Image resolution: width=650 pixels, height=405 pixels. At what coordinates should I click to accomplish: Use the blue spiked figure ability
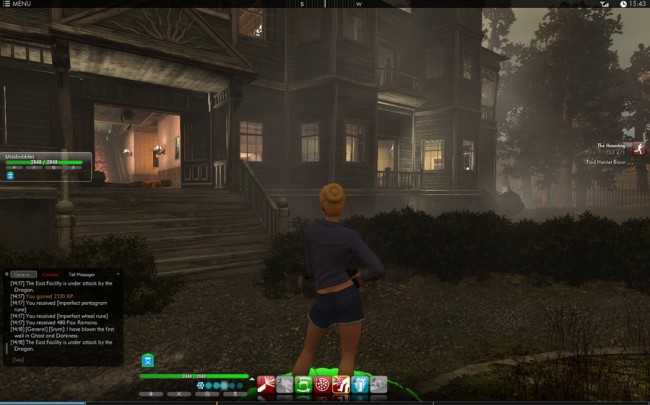coord(360,384)
